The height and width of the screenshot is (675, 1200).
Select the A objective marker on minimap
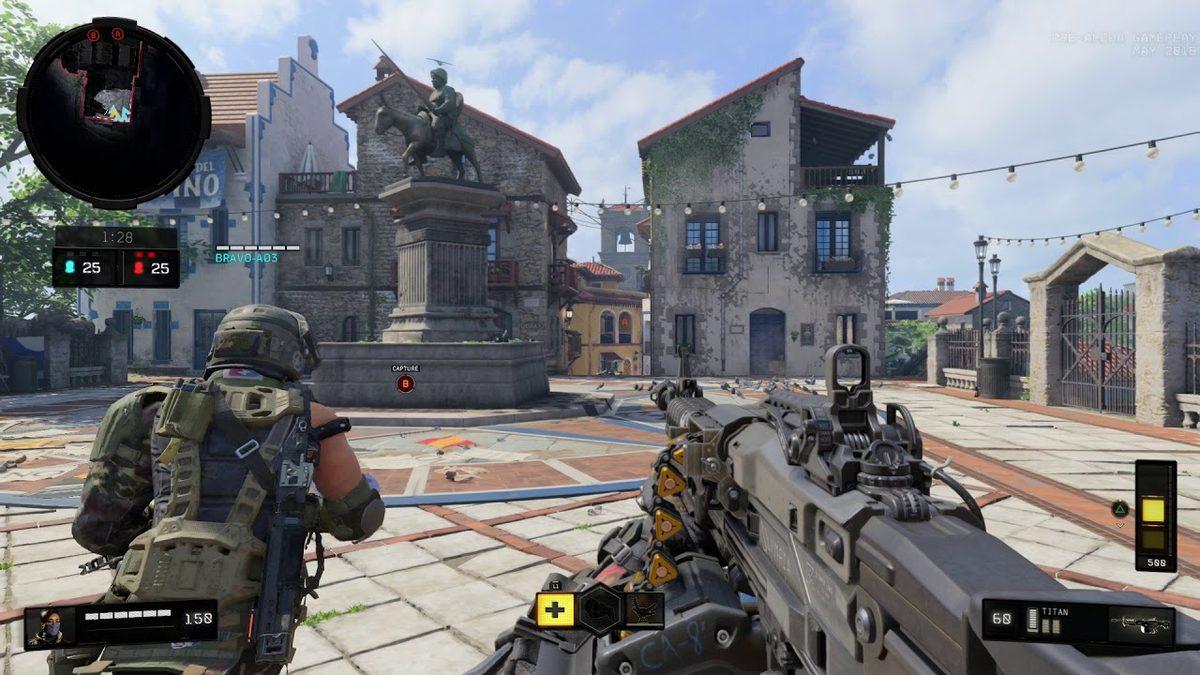118,35
